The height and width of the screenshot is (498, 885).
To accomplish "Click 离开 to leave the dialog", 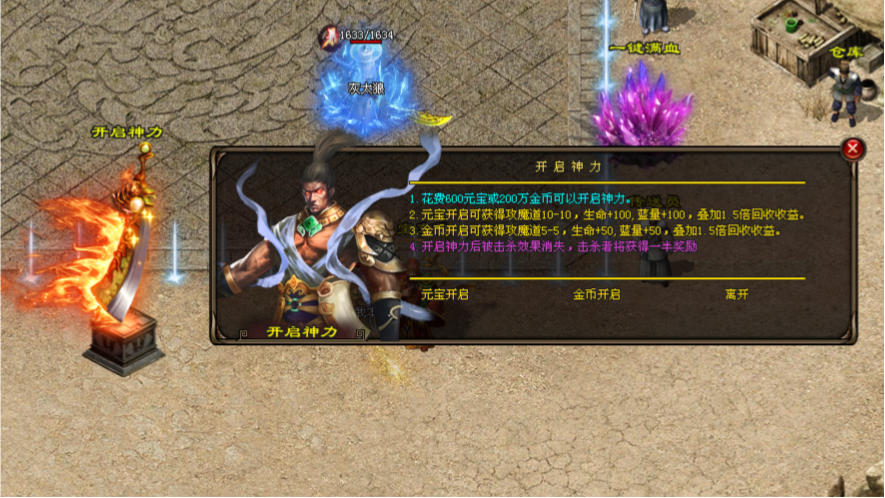I will tap(737, 294).
